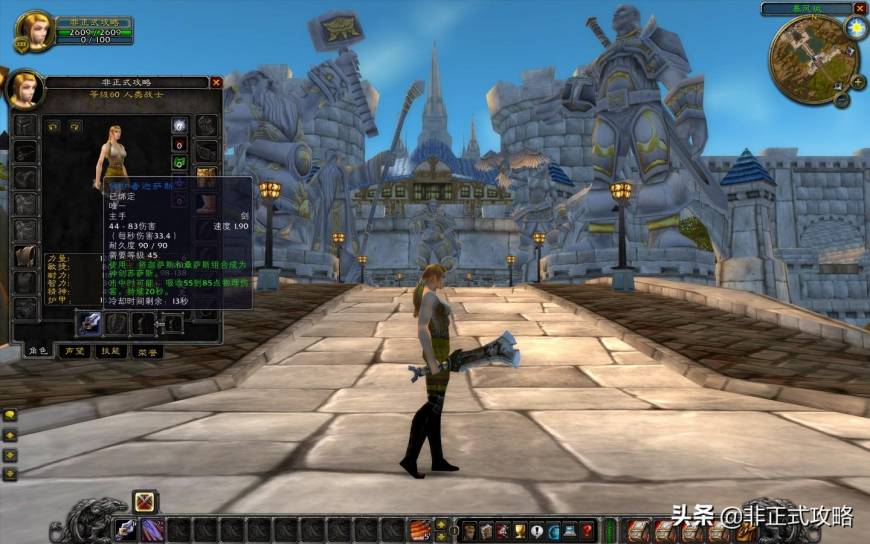
Task: Page the action bar up with arrow
Action: (x=442, y=522)
